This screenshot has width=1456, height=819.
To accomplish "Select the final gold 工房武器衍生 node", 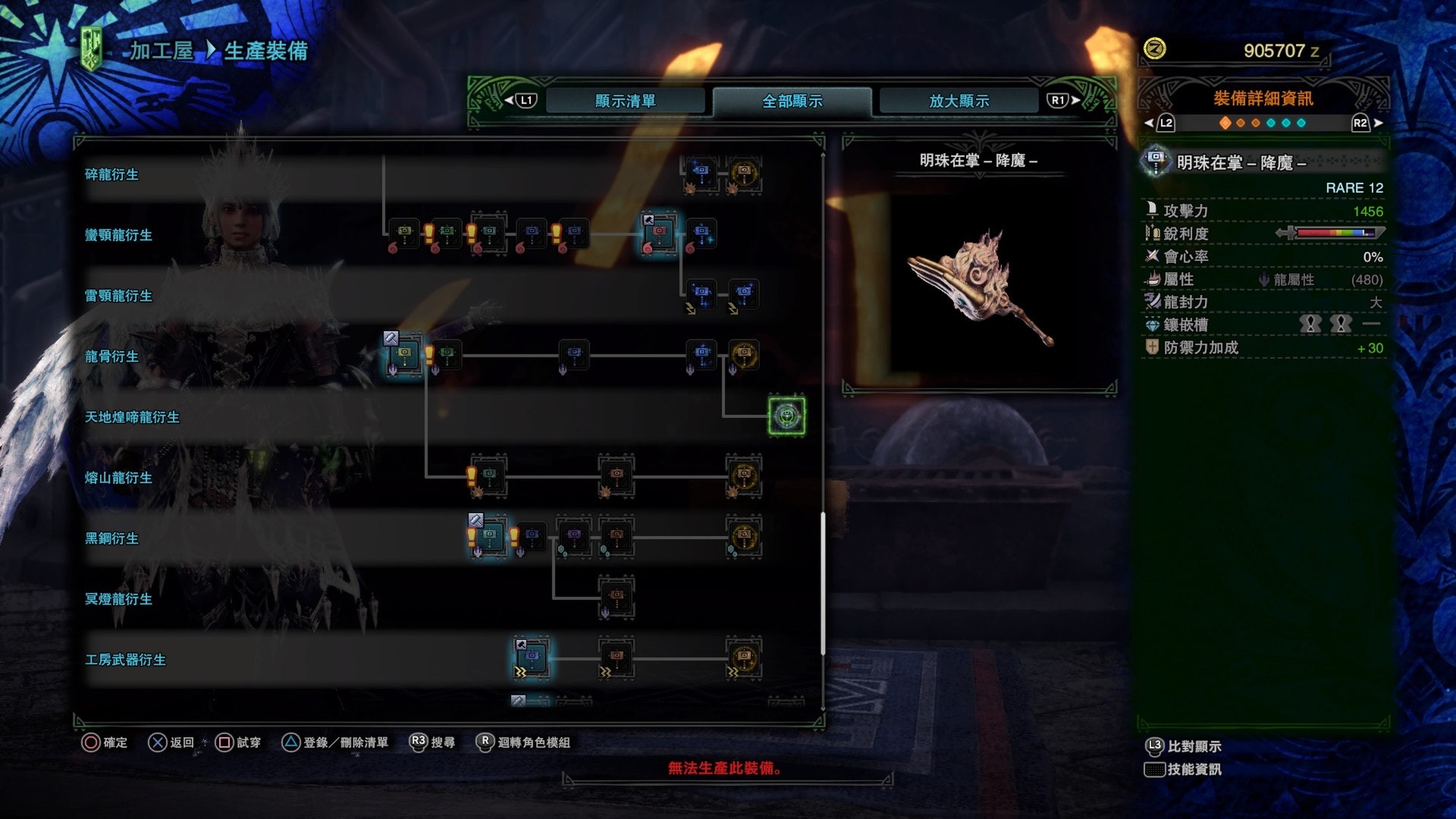I will coord(744,657).
